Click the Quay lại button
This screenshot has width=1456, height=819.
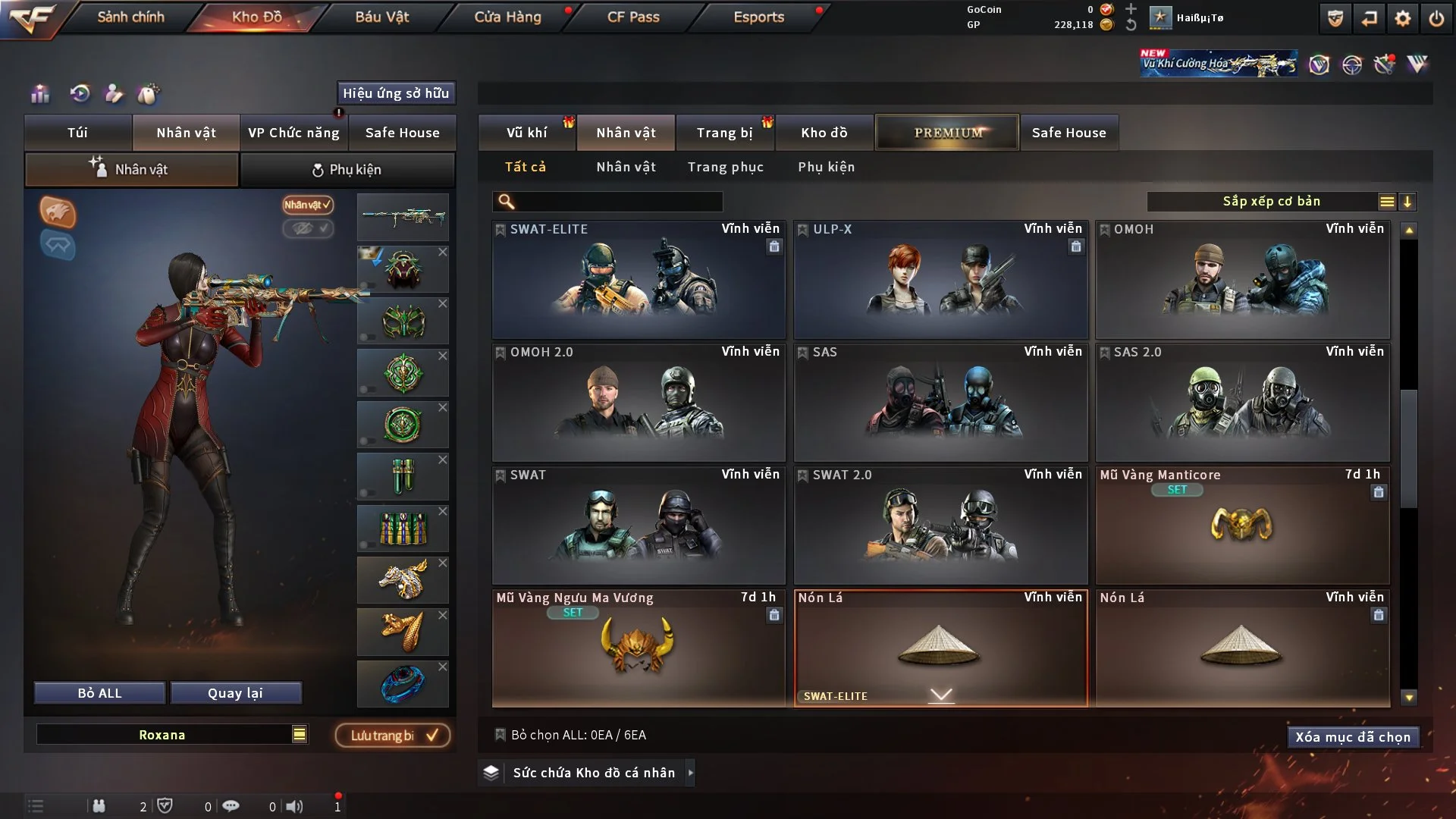(235, 693)
